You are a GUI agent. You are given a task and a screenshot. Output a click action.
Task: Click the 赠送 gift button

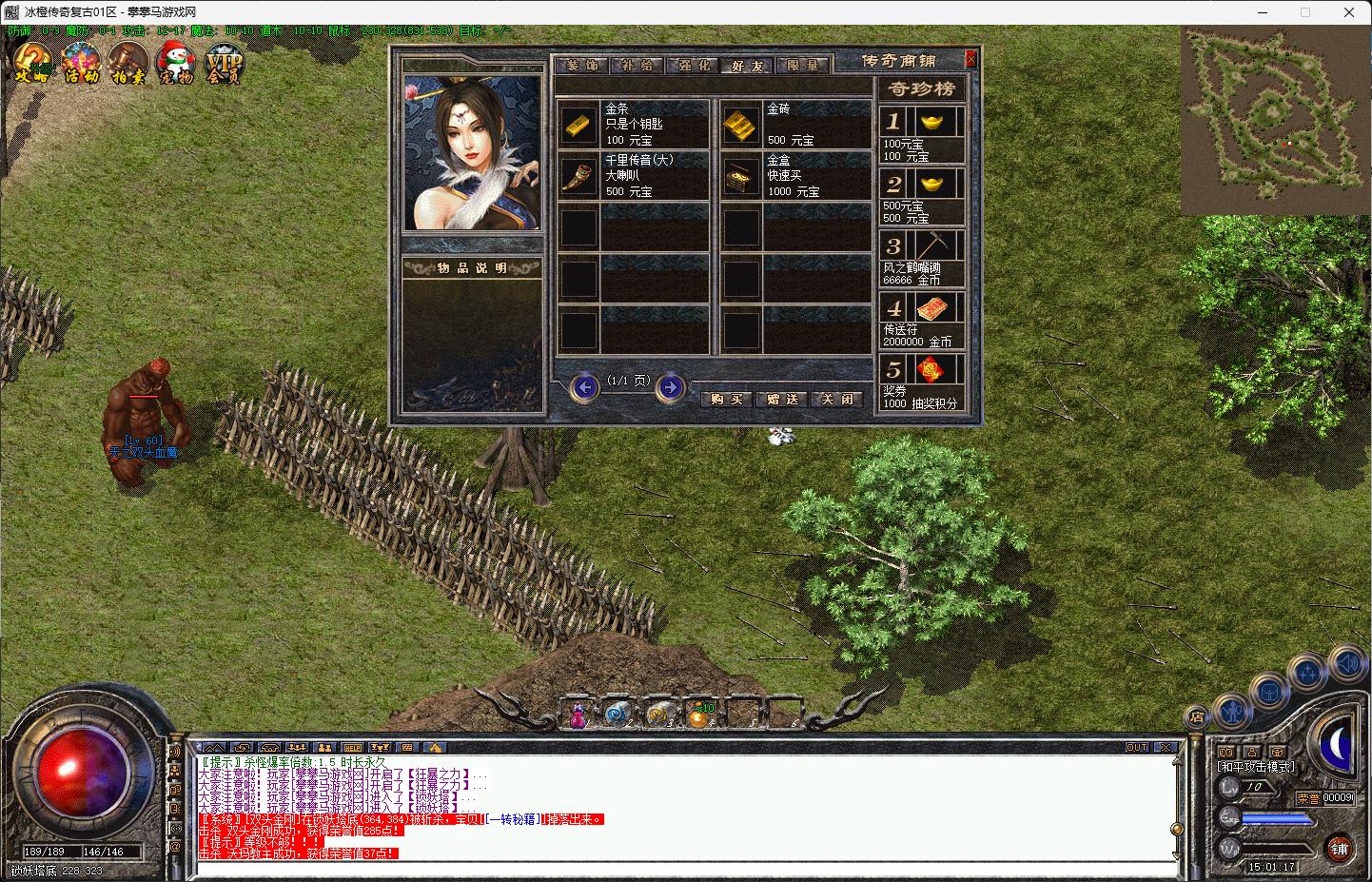[782, 400]
